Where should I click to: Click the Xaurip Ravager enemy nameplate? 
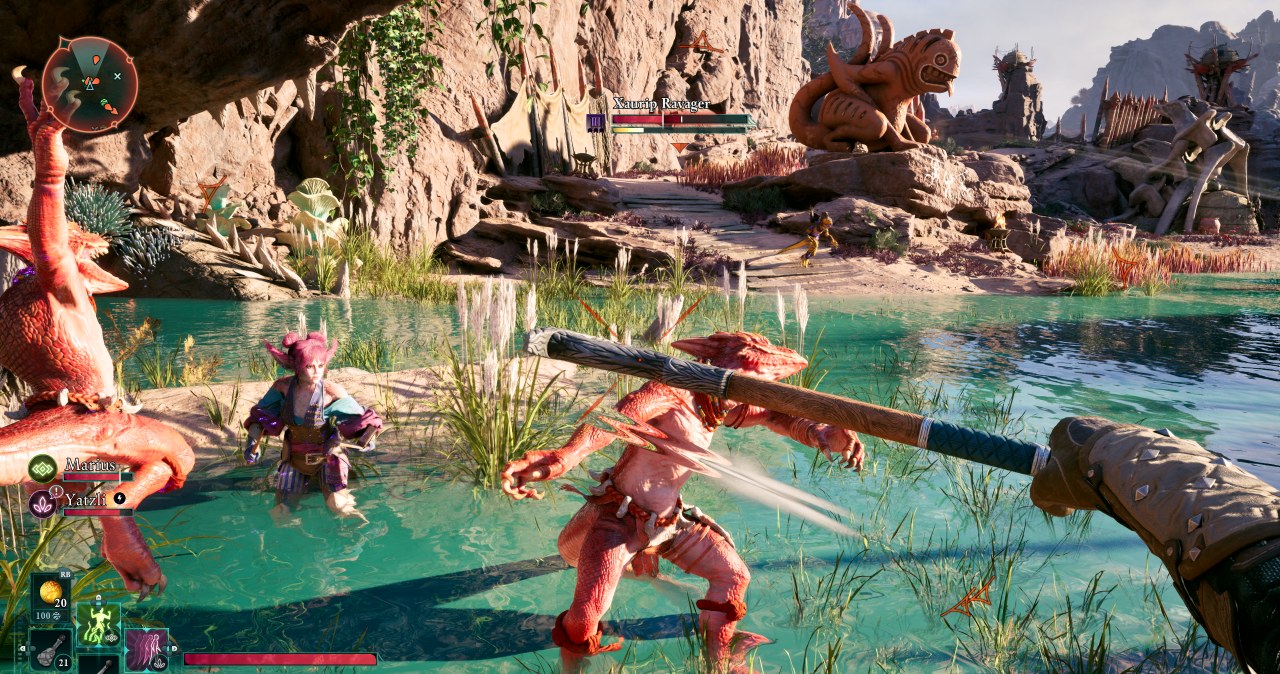click(x=662, y=104)
